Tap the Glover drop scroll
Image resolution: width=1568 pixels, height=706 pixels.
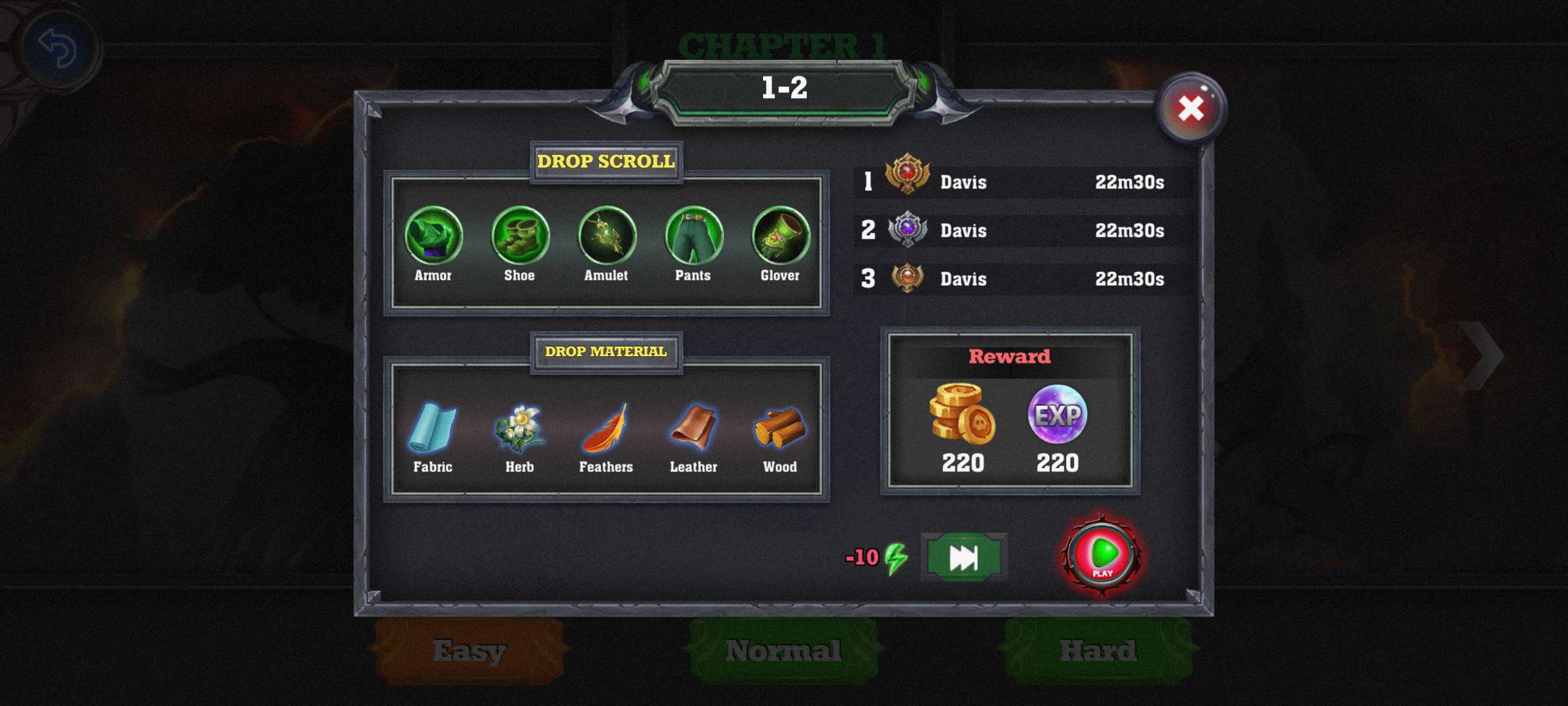(x=780, y=236)
